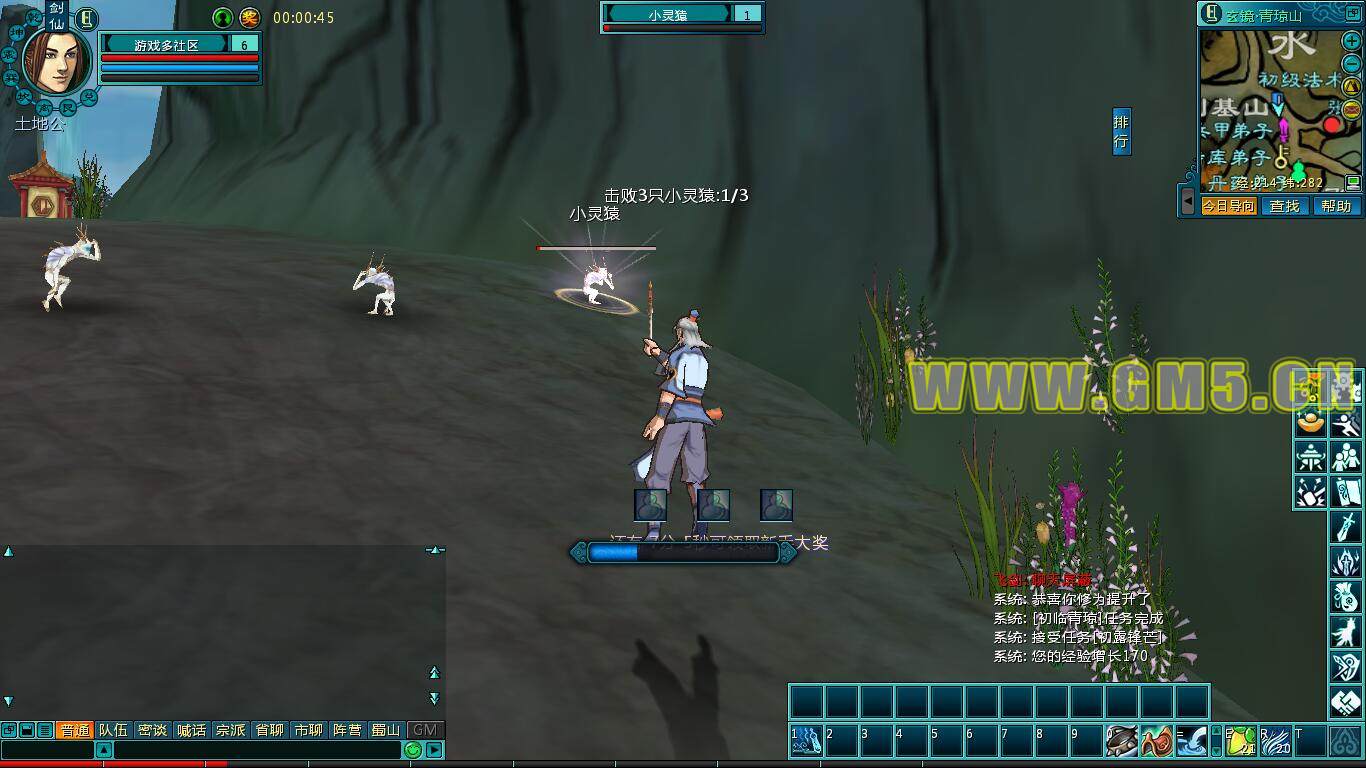Activate the skill in hotbar slot 1
1366x768 pixels.
(x=807, y=741)
